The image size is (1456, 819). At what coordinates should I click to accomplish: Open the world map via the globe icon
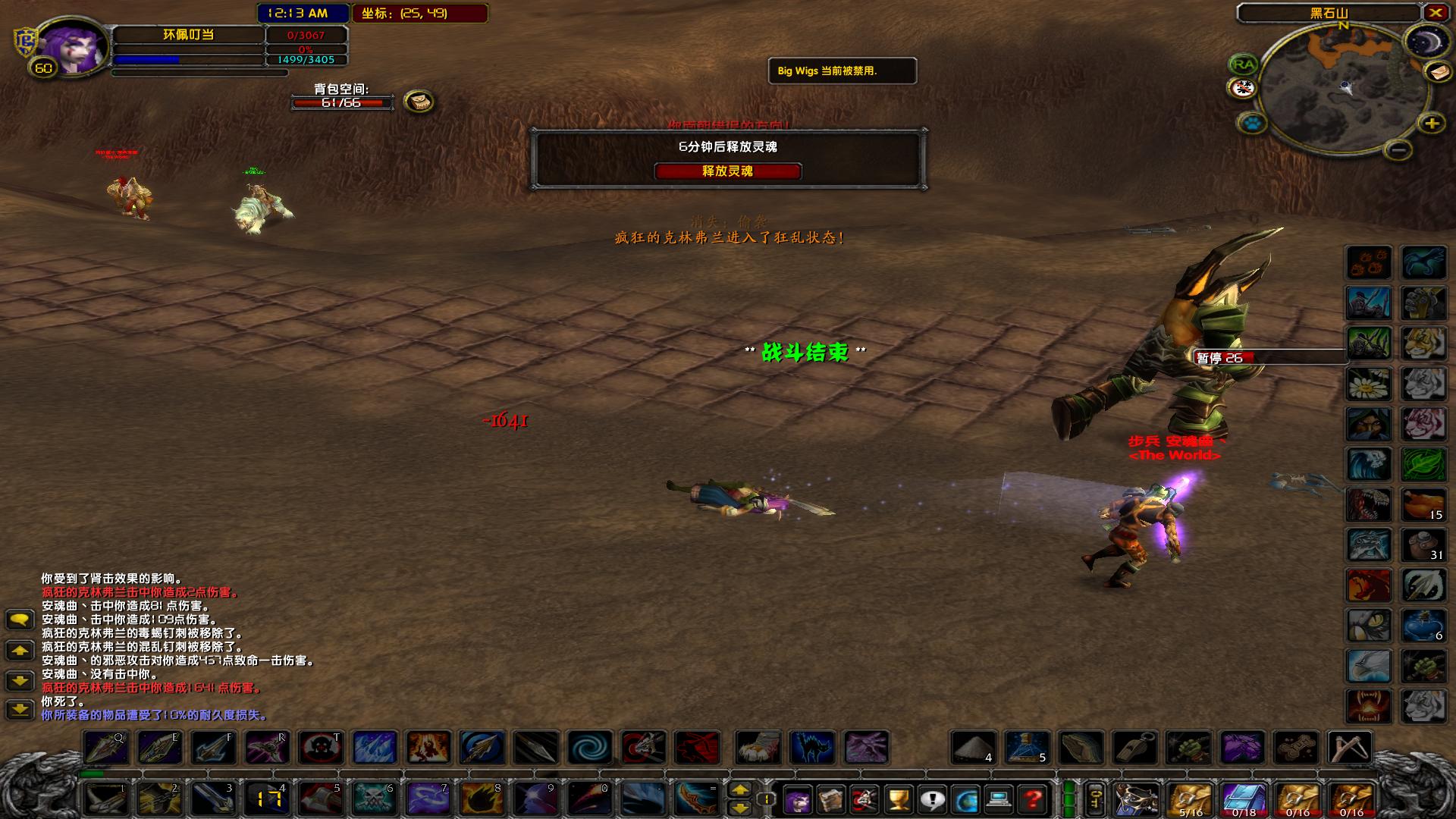(965, 799)
